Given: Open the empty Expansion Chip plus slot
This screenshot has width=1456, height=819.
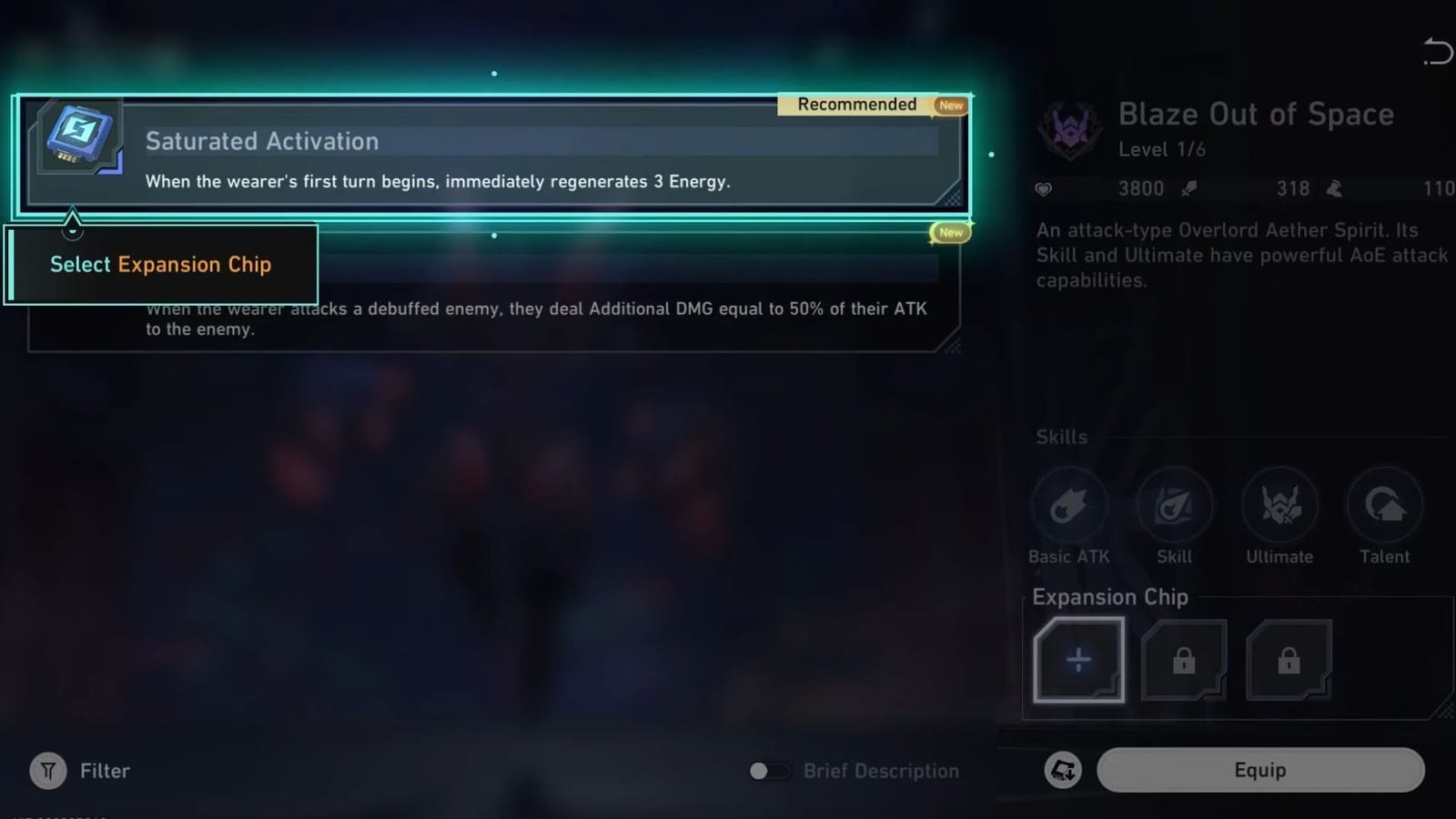Looking at the screenshot, I should (1077, 662).
